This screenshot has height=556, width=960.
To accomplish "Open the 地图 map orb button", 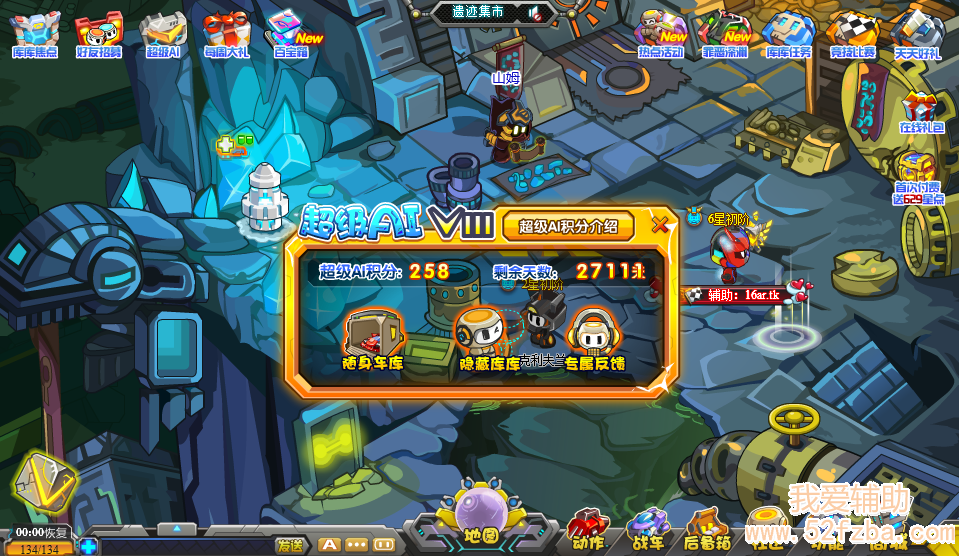I will (x=479, y=512).
